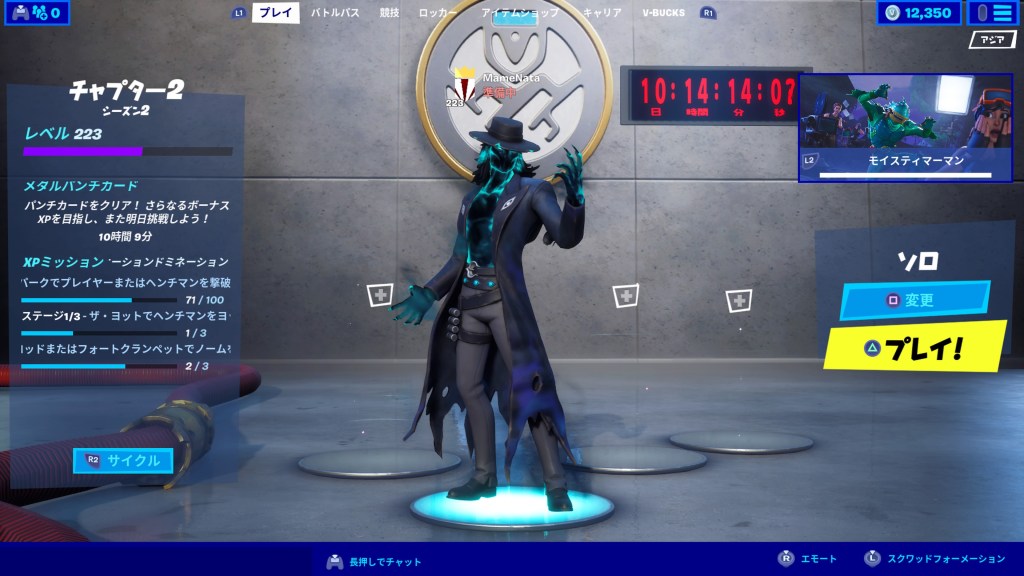Image resolution: width=1024 pixels, height=576 pixels.
Task: Open the バトルパス tab
Action: [335, 13]
